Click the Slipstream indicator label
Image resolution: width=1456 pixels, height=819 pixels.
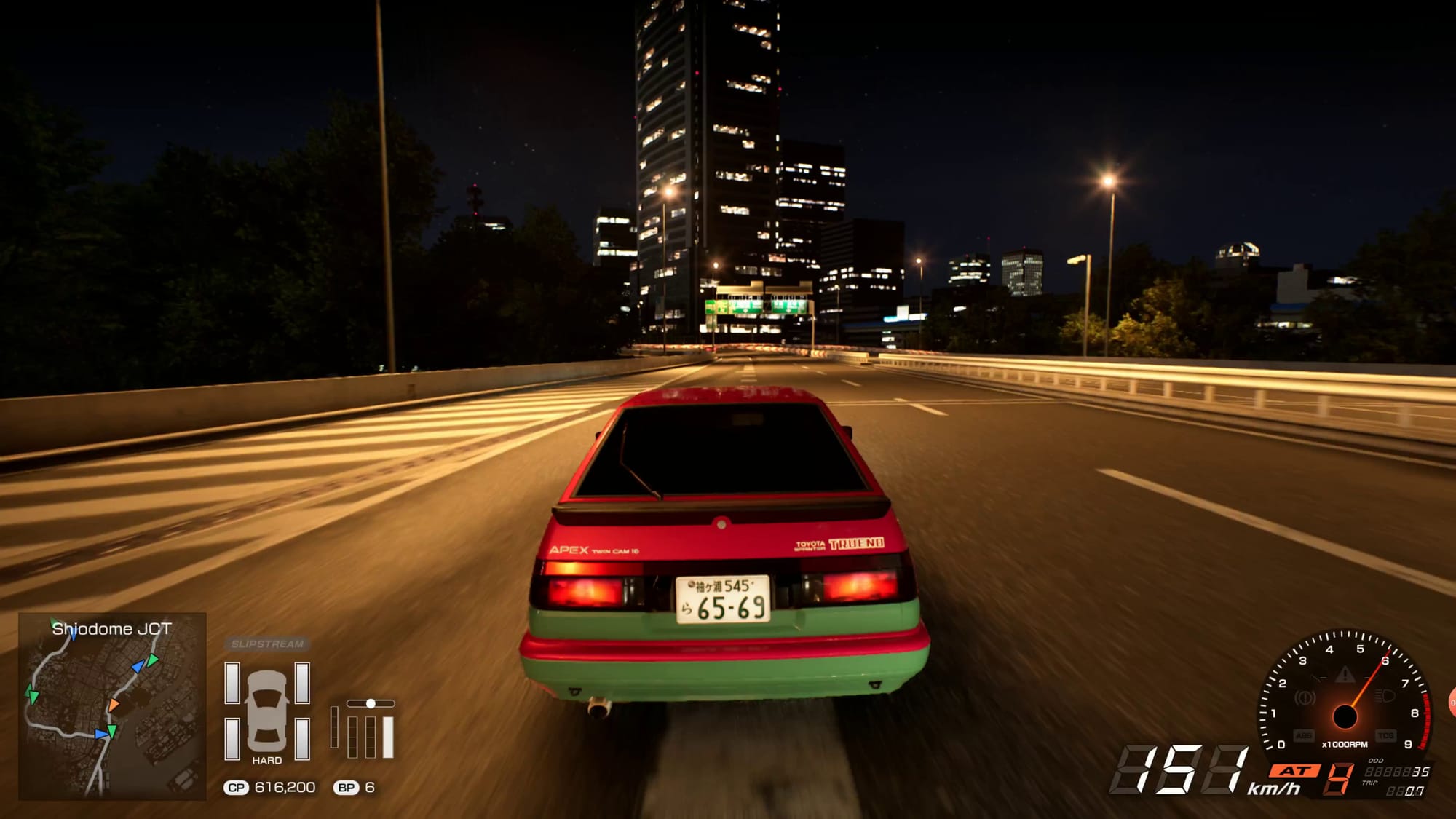coord(267,644)
